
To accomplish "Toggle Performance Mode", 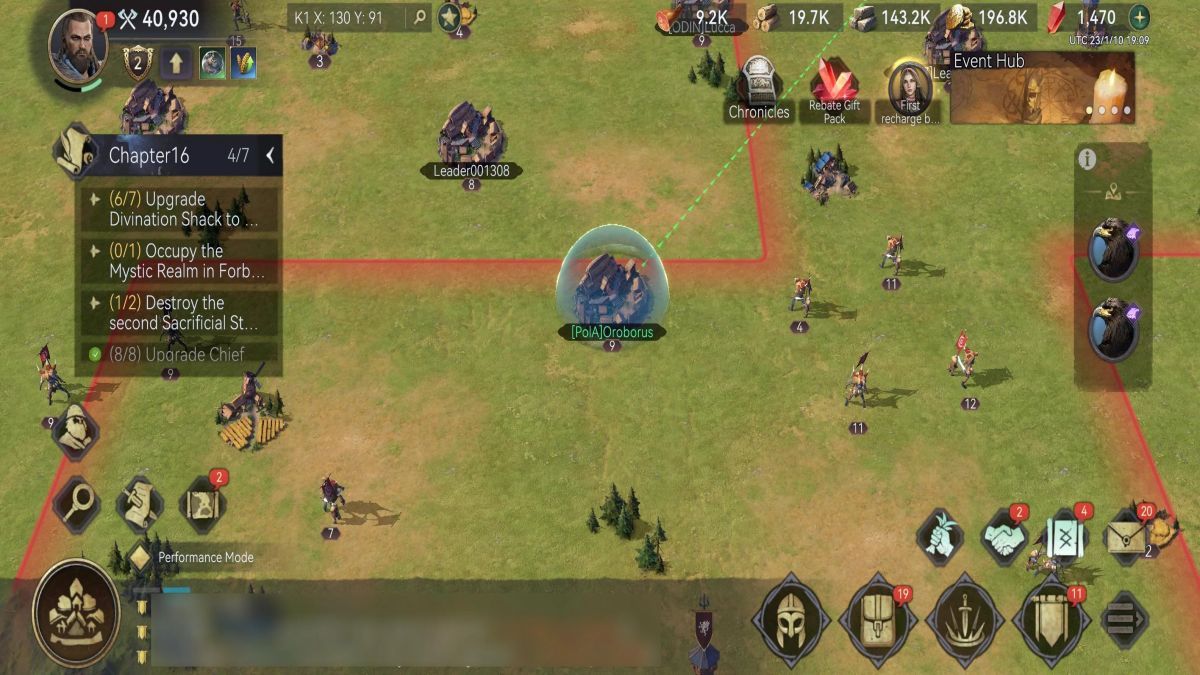I will pyautogui.click(x=140, y=557).
